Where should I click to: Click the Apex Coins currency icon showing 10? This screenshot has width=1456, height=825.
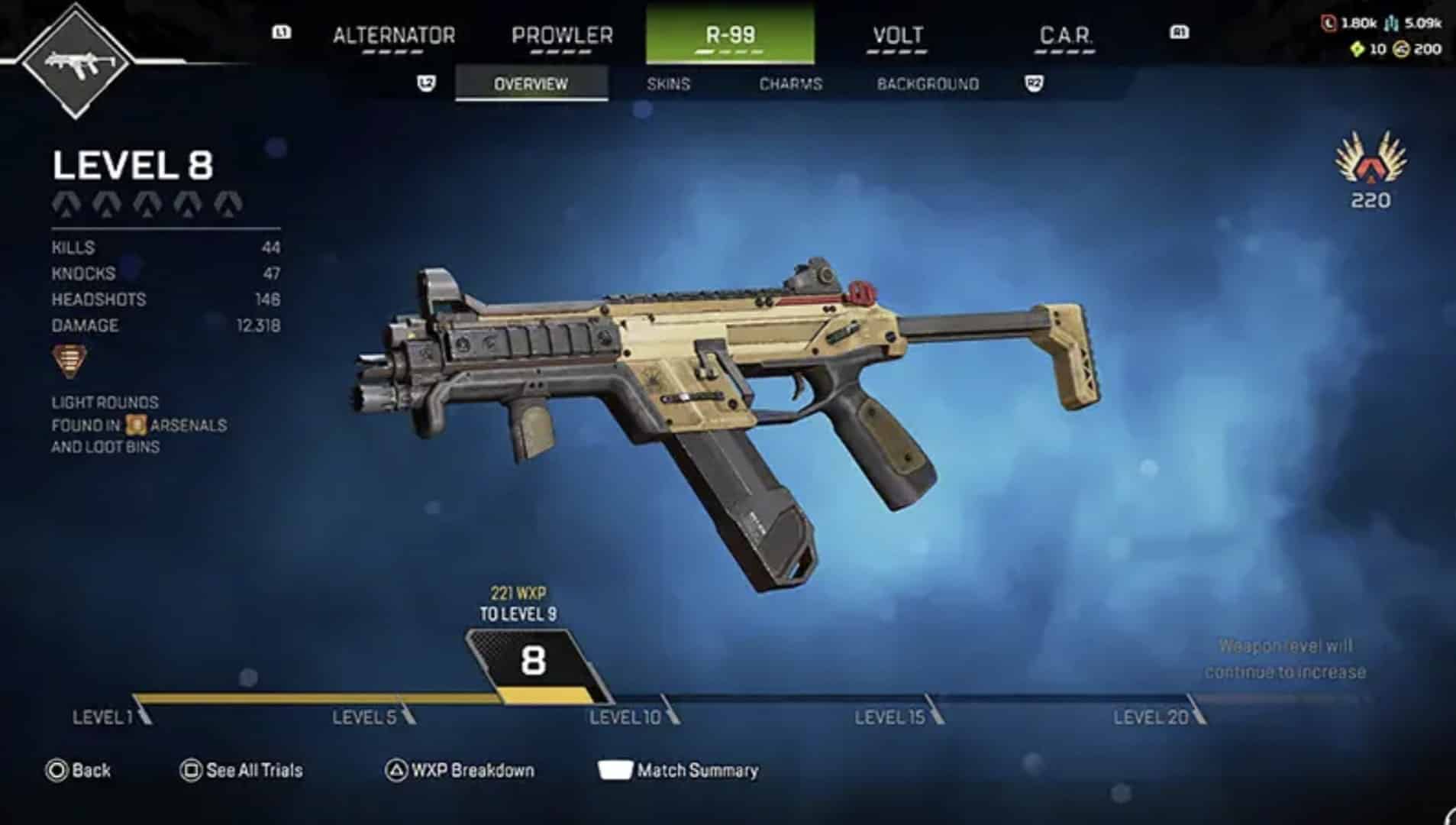(1358, 50)
